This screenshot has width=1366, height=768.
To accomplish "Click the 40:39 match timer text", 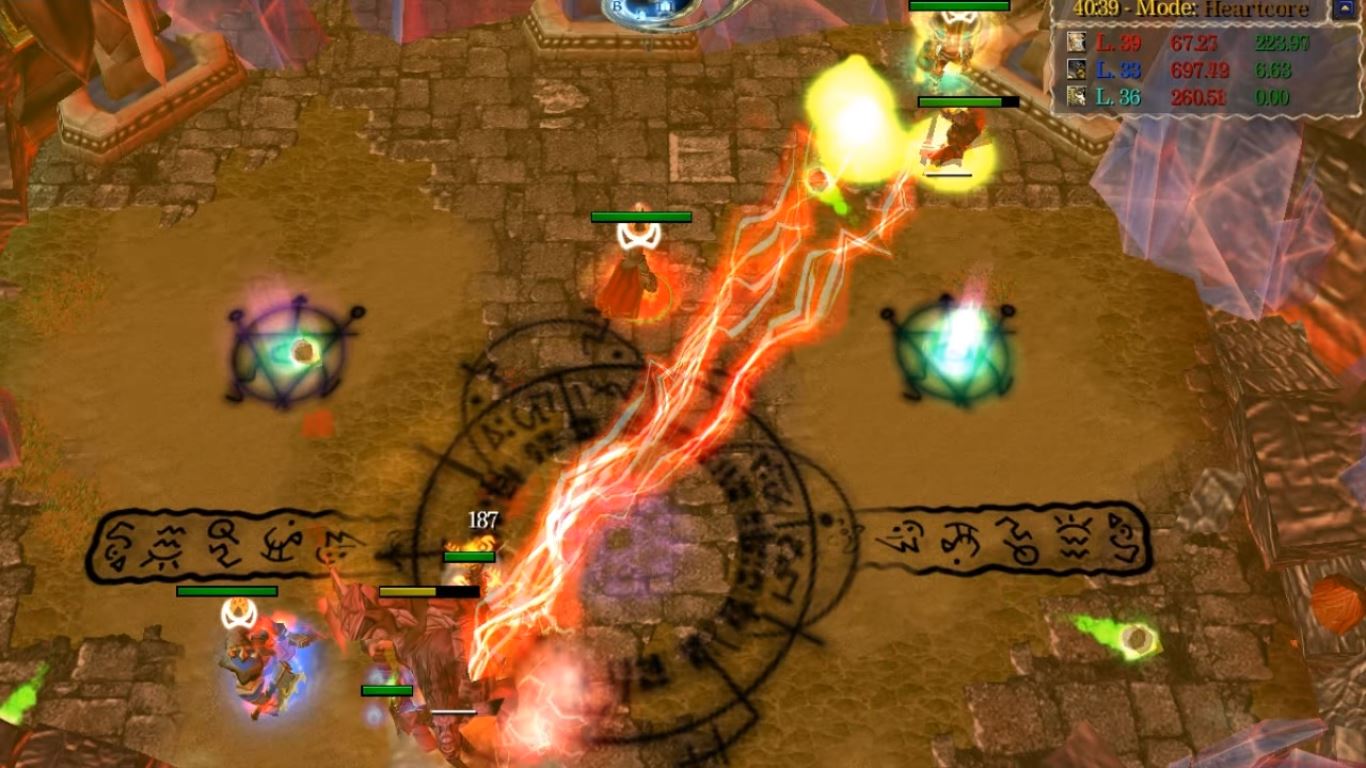I will [1099, 8].
